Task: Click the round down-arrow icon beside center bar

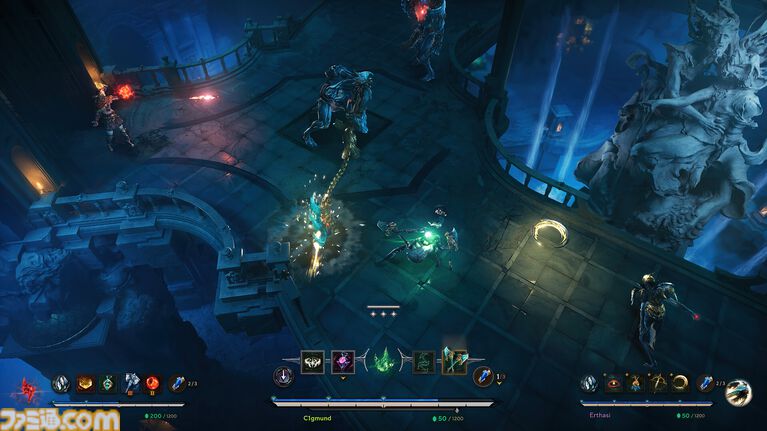Action: [x=283, y=376]
